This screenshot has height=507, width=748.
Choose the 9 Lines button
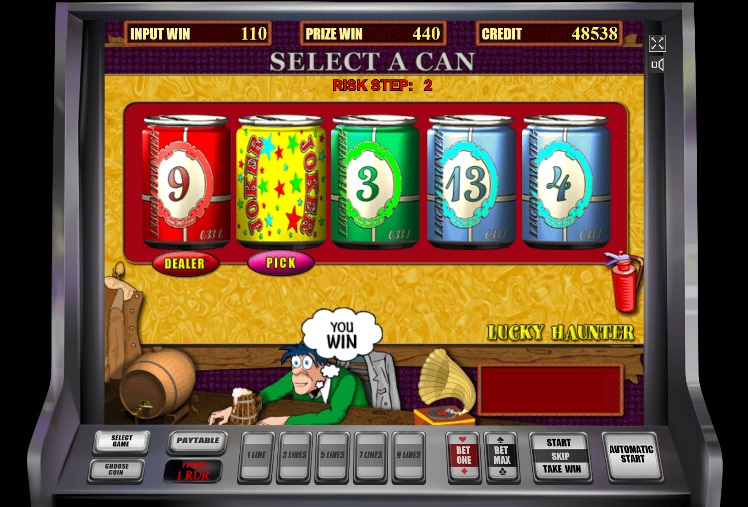(408, 455)
